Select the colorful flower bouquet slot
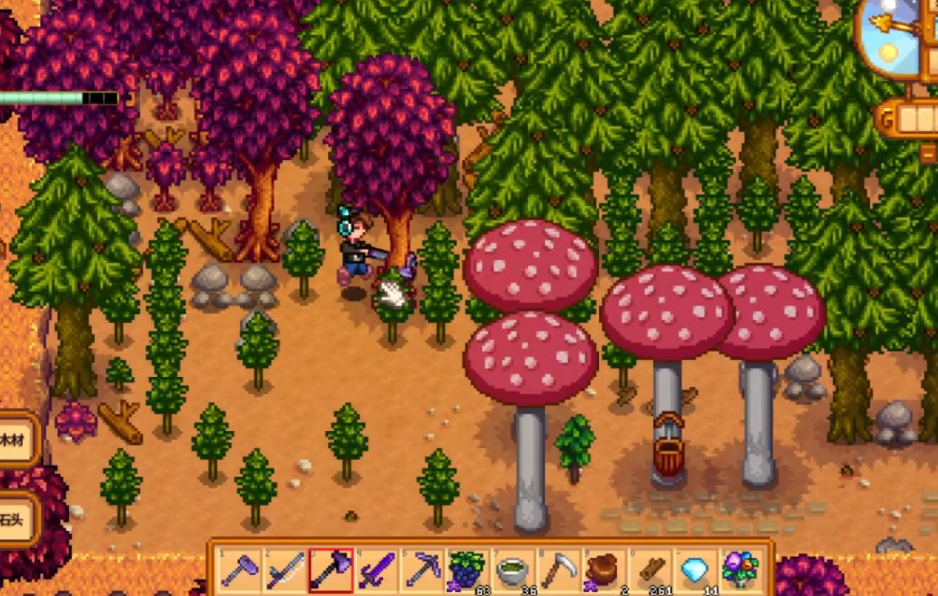The height and width of the screenshot is (596, 938). [740, 569]
